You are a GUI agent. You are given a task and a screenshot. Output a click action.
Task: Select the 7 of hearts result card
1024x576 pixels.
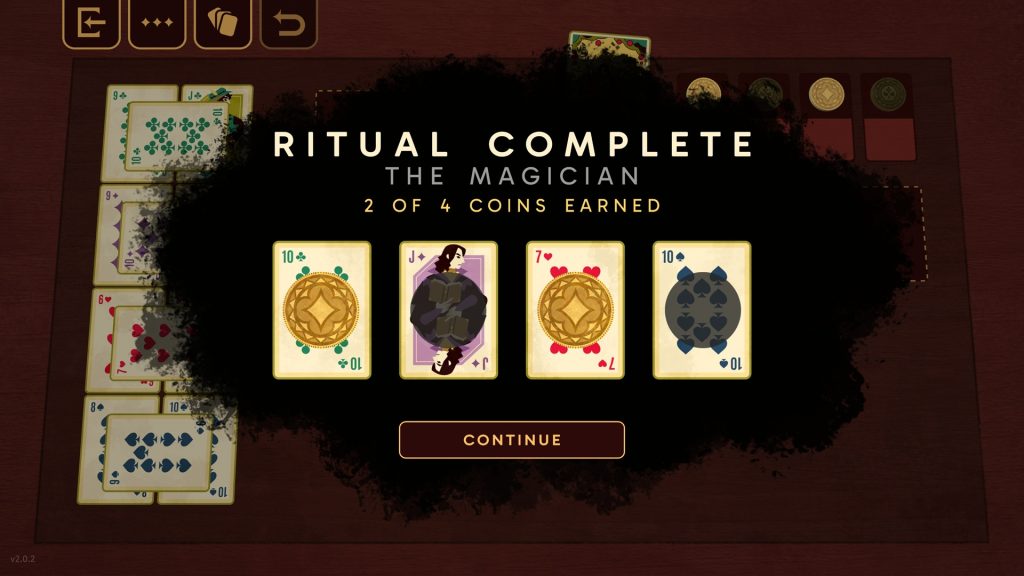coord(575,310)
